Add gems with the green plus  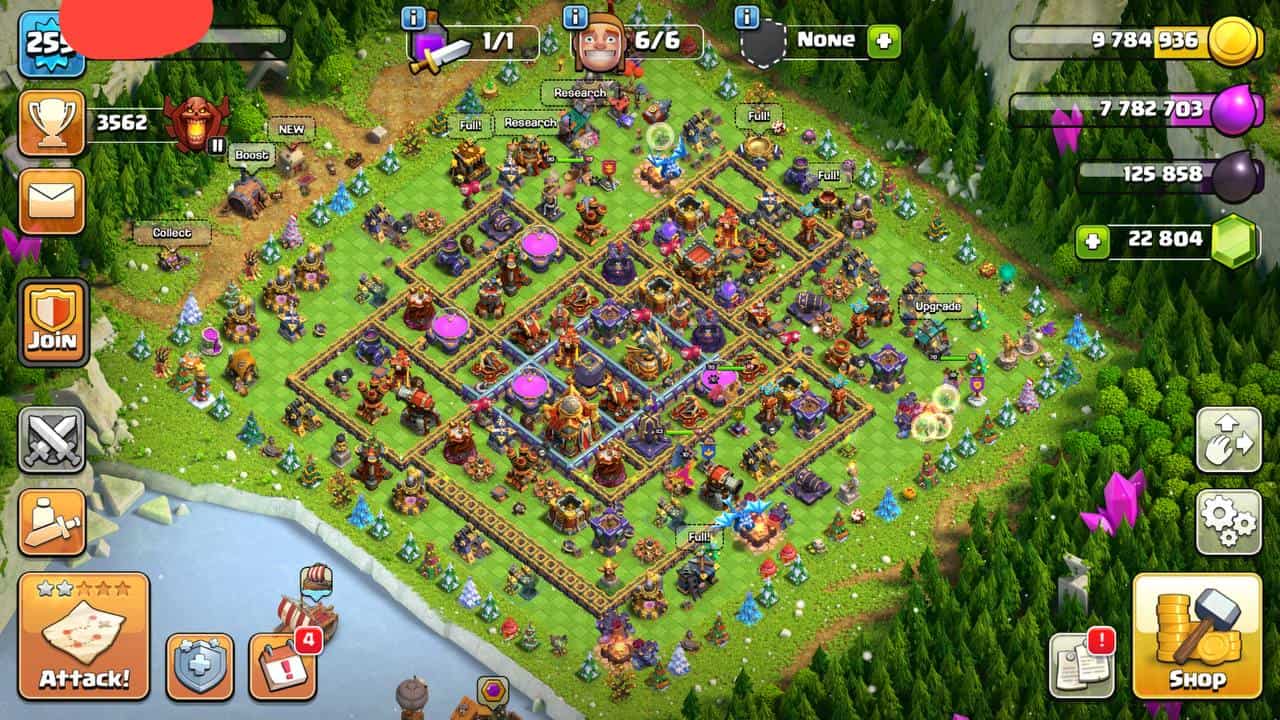1093,241
